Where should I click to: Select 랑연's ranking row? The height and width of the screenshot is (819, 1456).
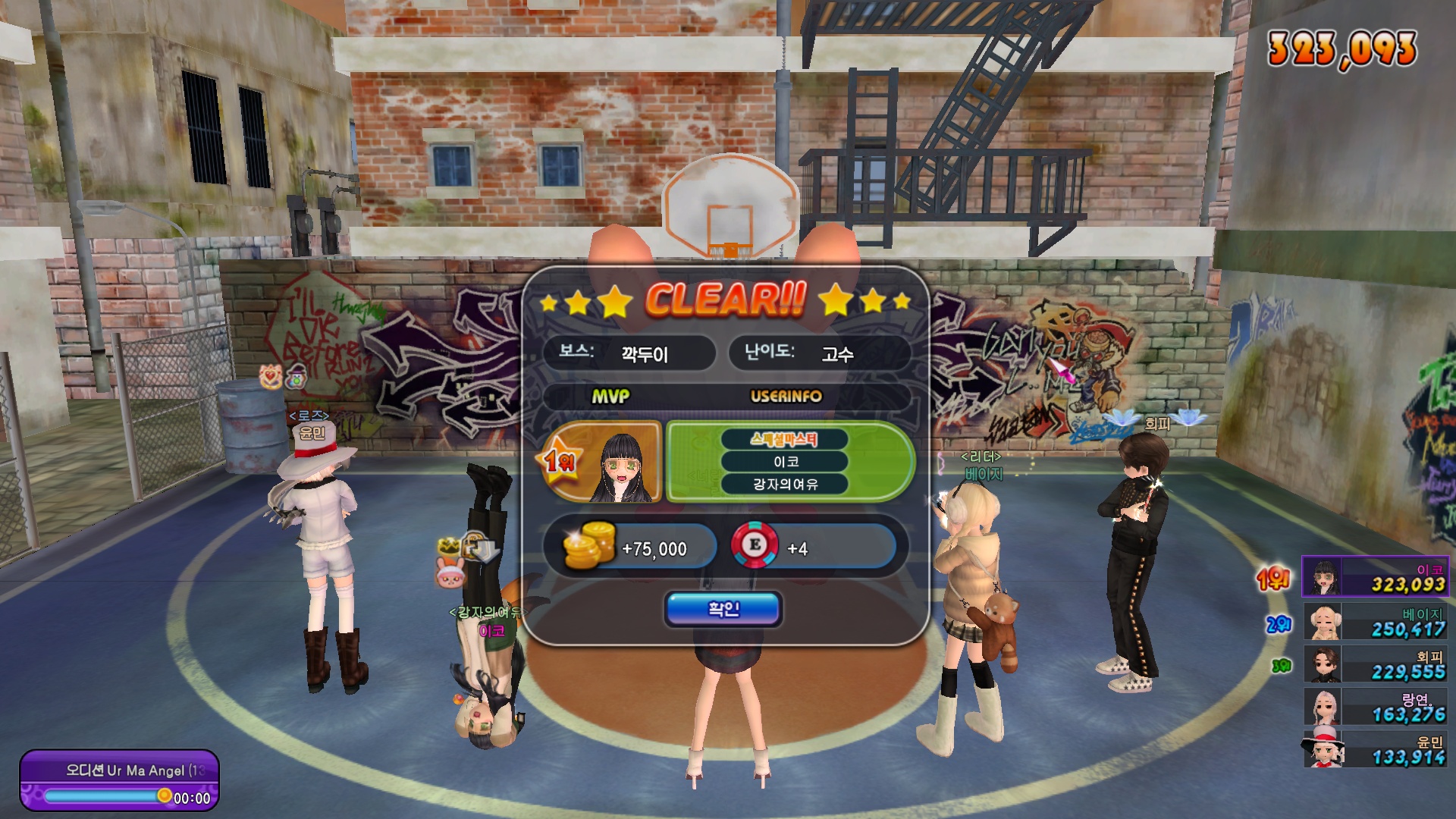[1374, 706]
